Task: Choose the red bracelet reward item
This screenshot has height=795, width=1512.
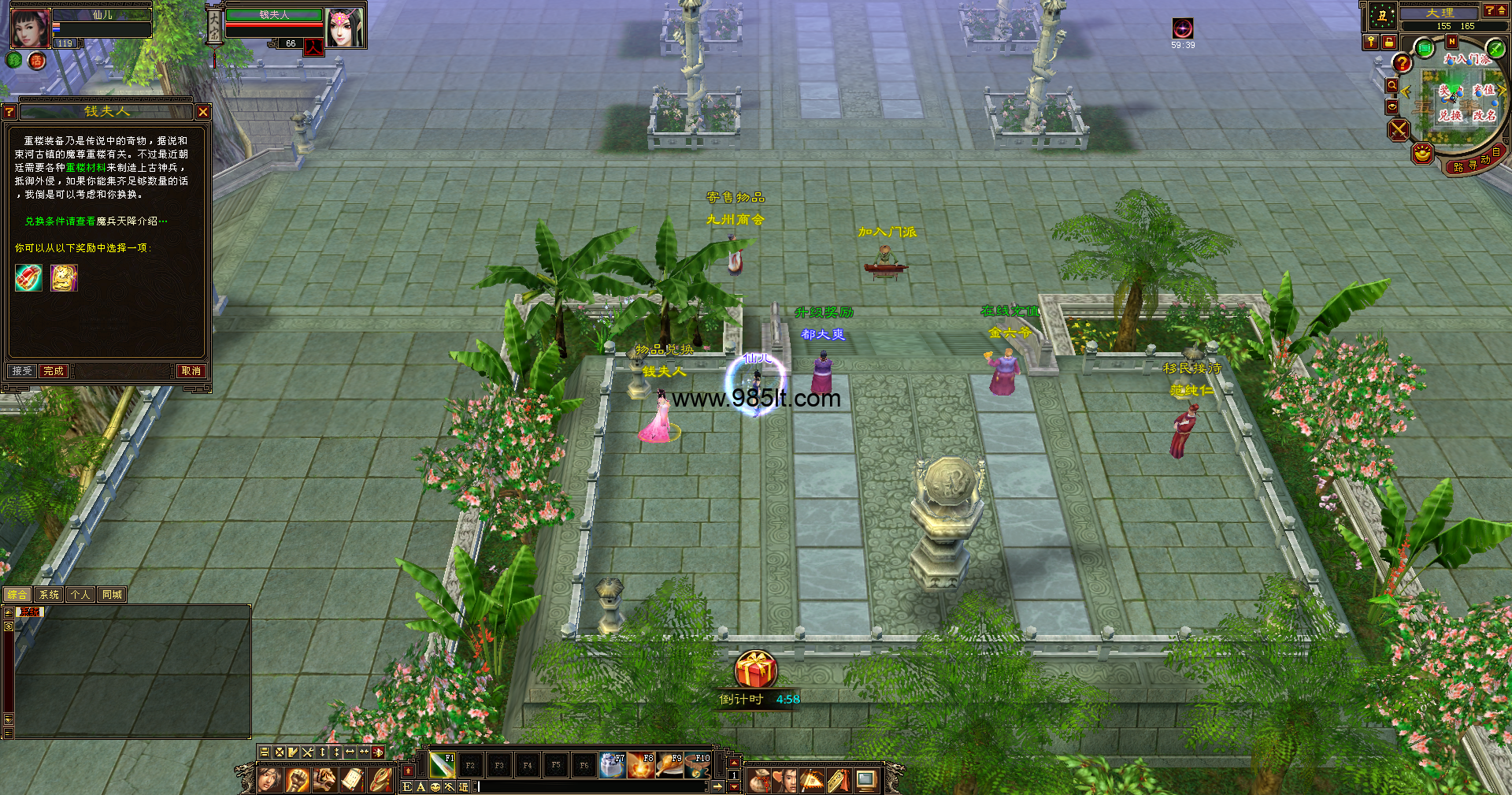Action: tap(28, 278)
